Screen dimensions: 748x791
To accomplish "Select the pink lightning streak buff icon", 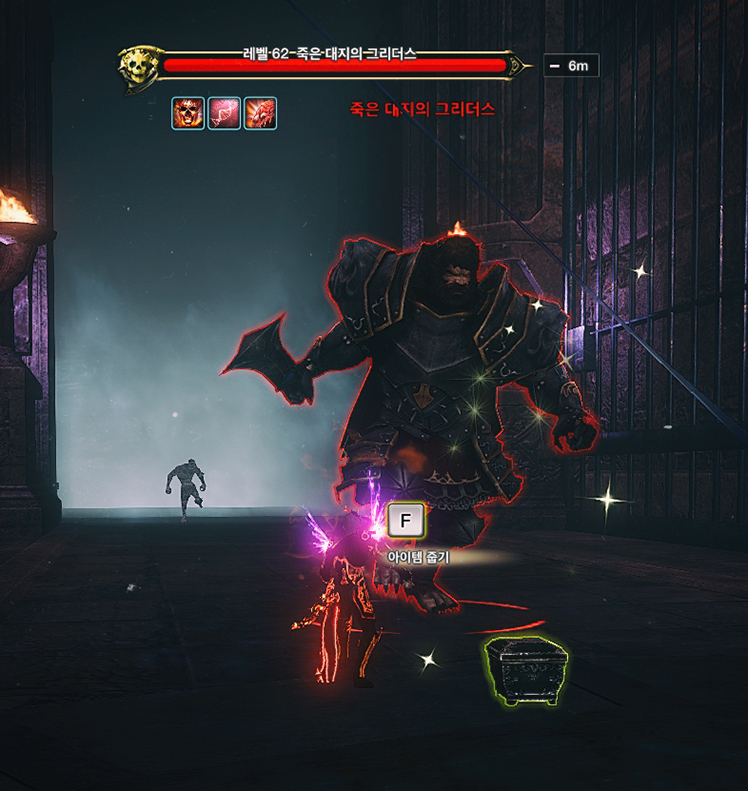I will (x=224, y=113).
